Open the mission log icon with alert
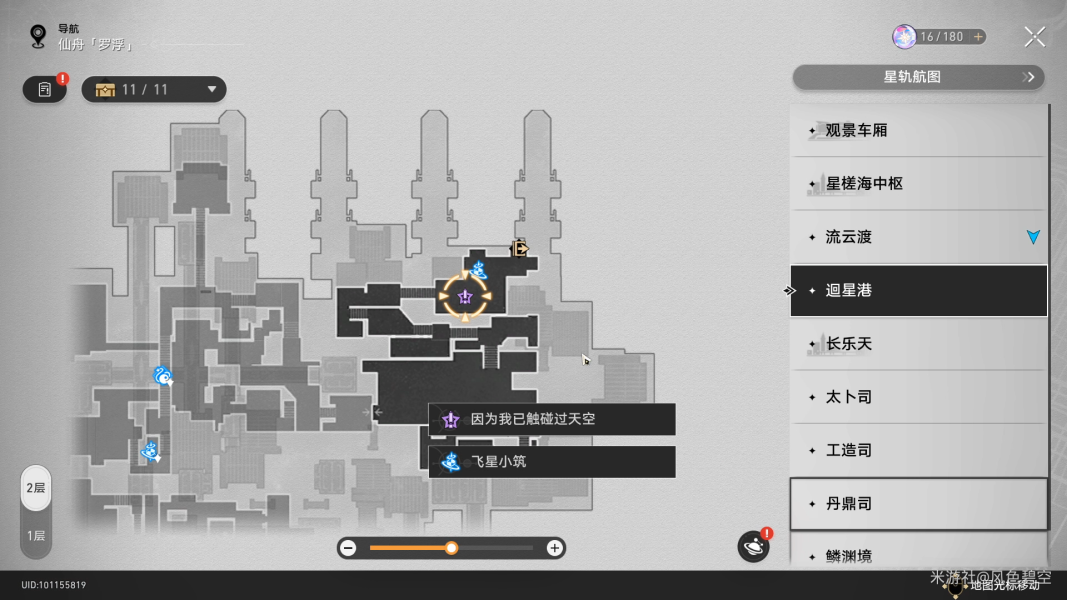This screenshot has width=1067, height=600. click(45, 90)
